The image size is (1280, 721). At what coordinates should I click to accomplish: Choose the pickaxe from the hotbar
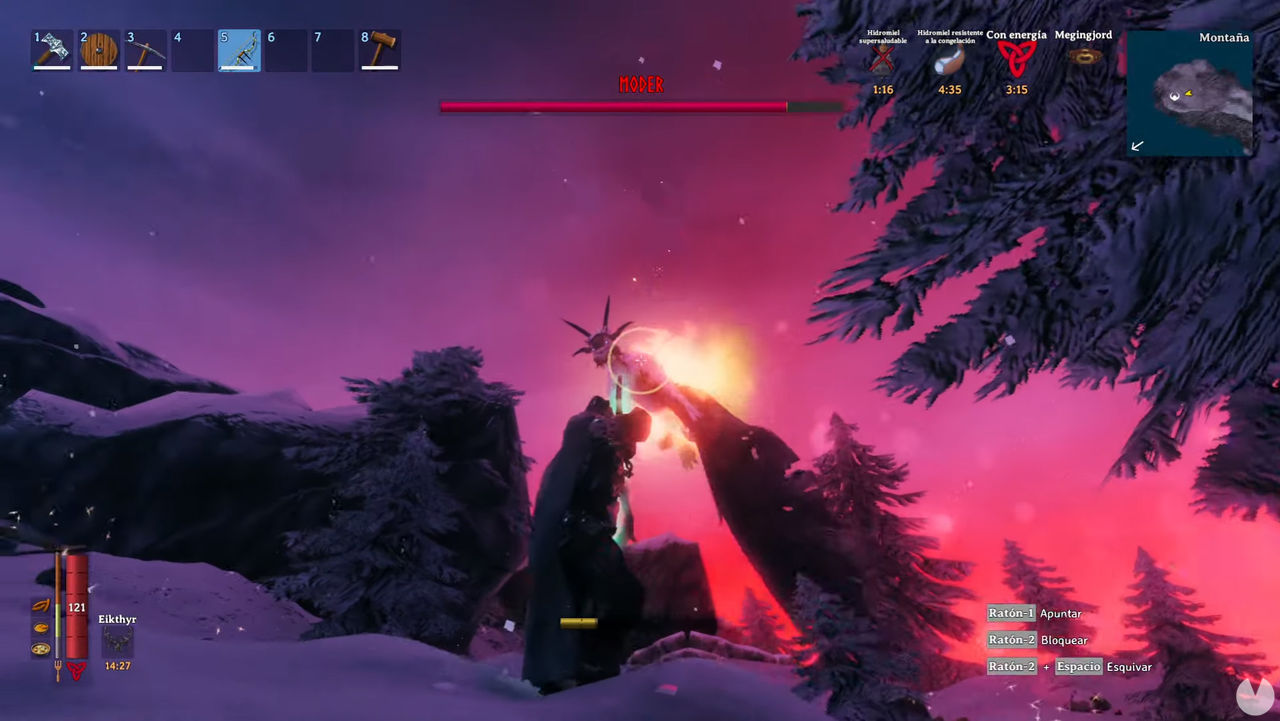pos(145,50)
